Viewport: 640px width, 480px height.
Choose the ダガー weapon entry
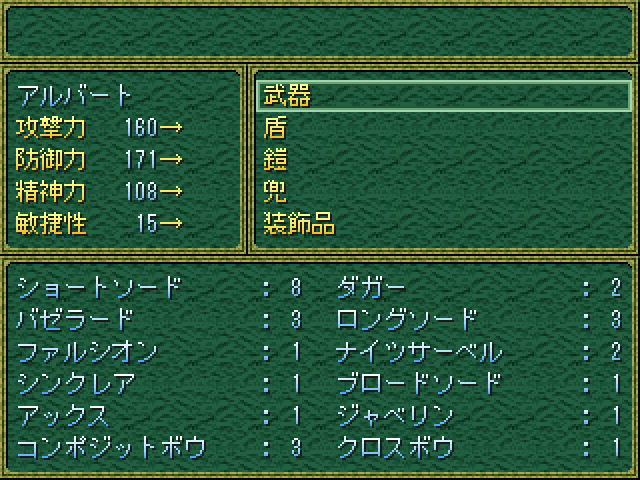(372, 288)
